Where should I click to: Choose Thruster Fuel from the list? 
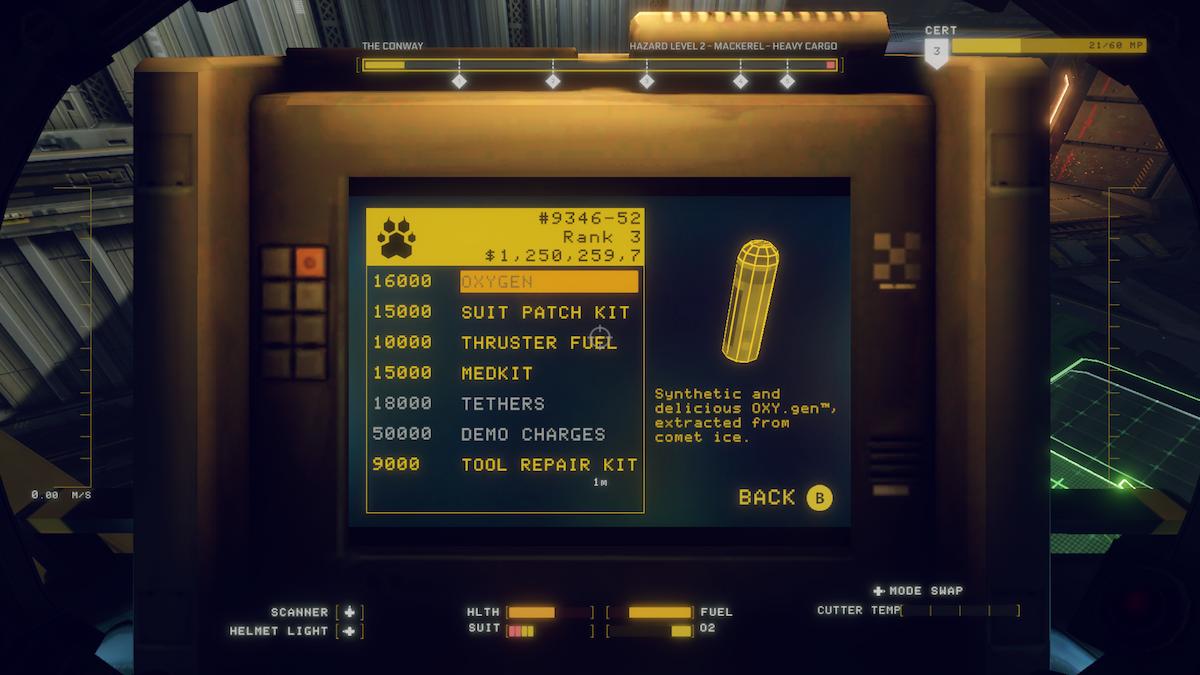tap(539, 343)
